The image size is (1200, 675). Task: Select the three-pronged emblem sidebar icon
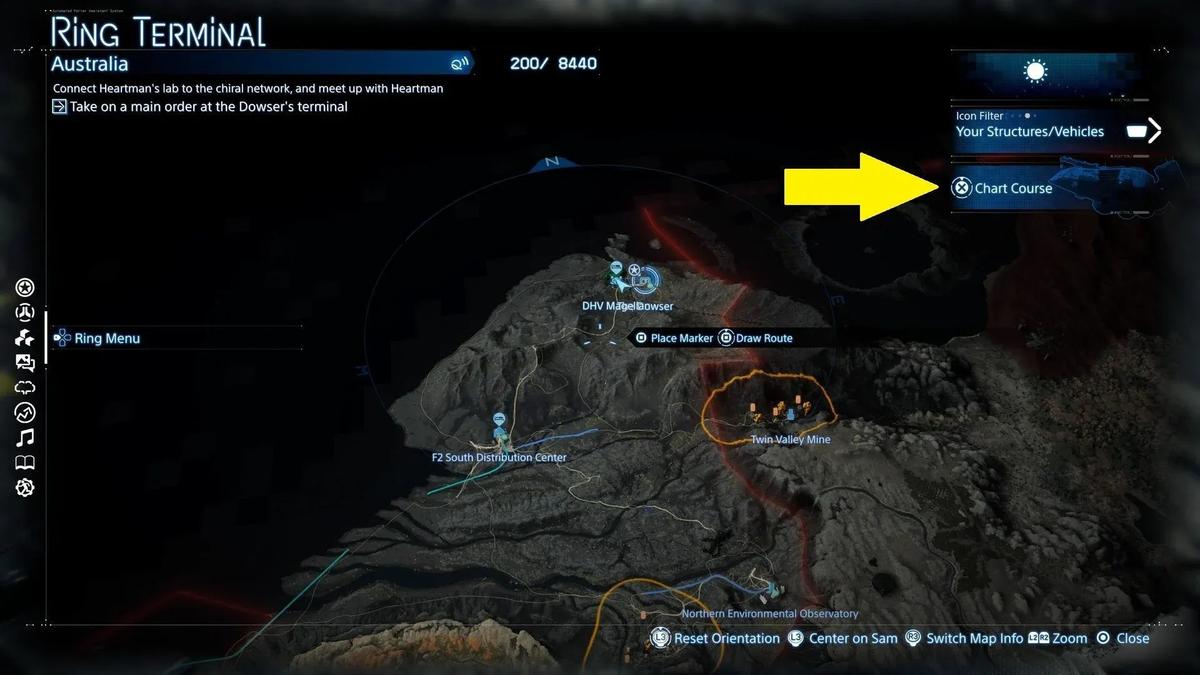click(x=25, y=313)
